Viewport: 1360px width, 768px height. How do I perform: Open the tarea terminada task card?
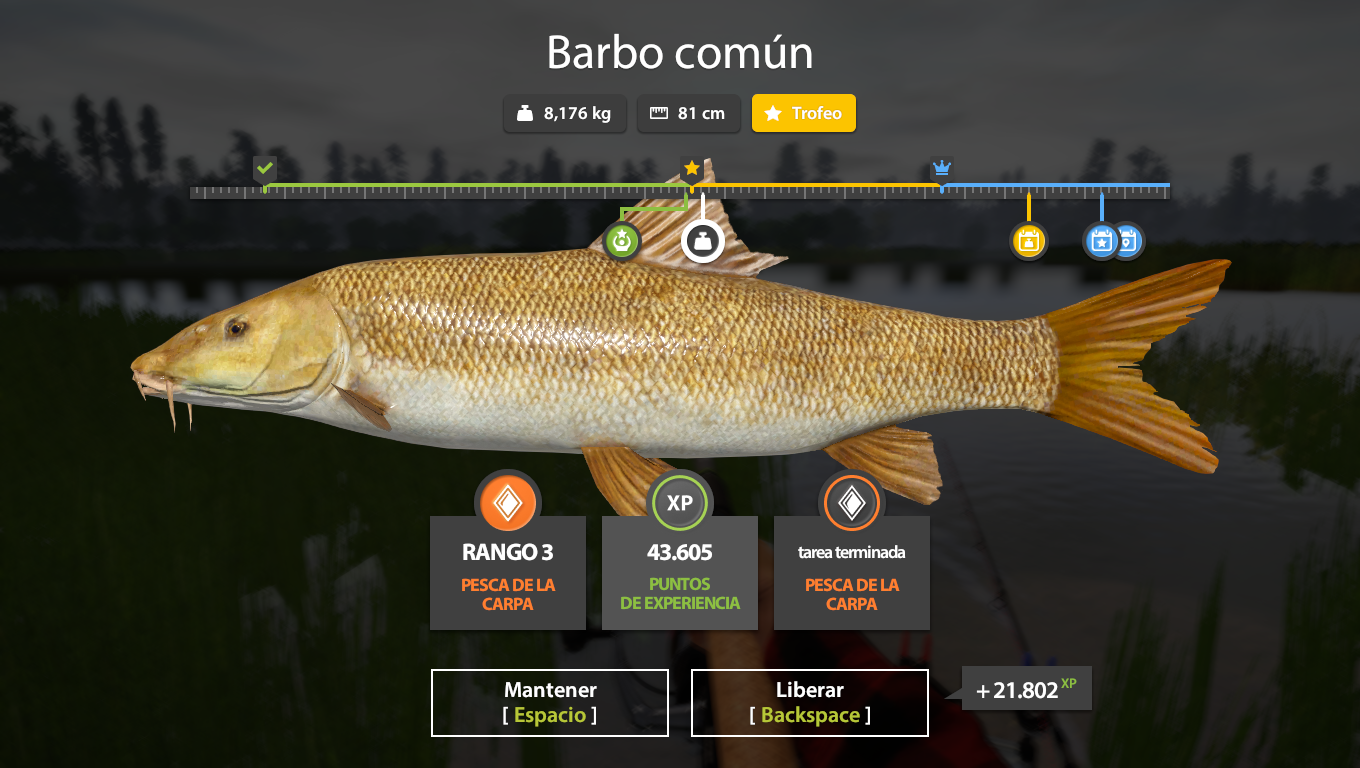tap(852, 572)
